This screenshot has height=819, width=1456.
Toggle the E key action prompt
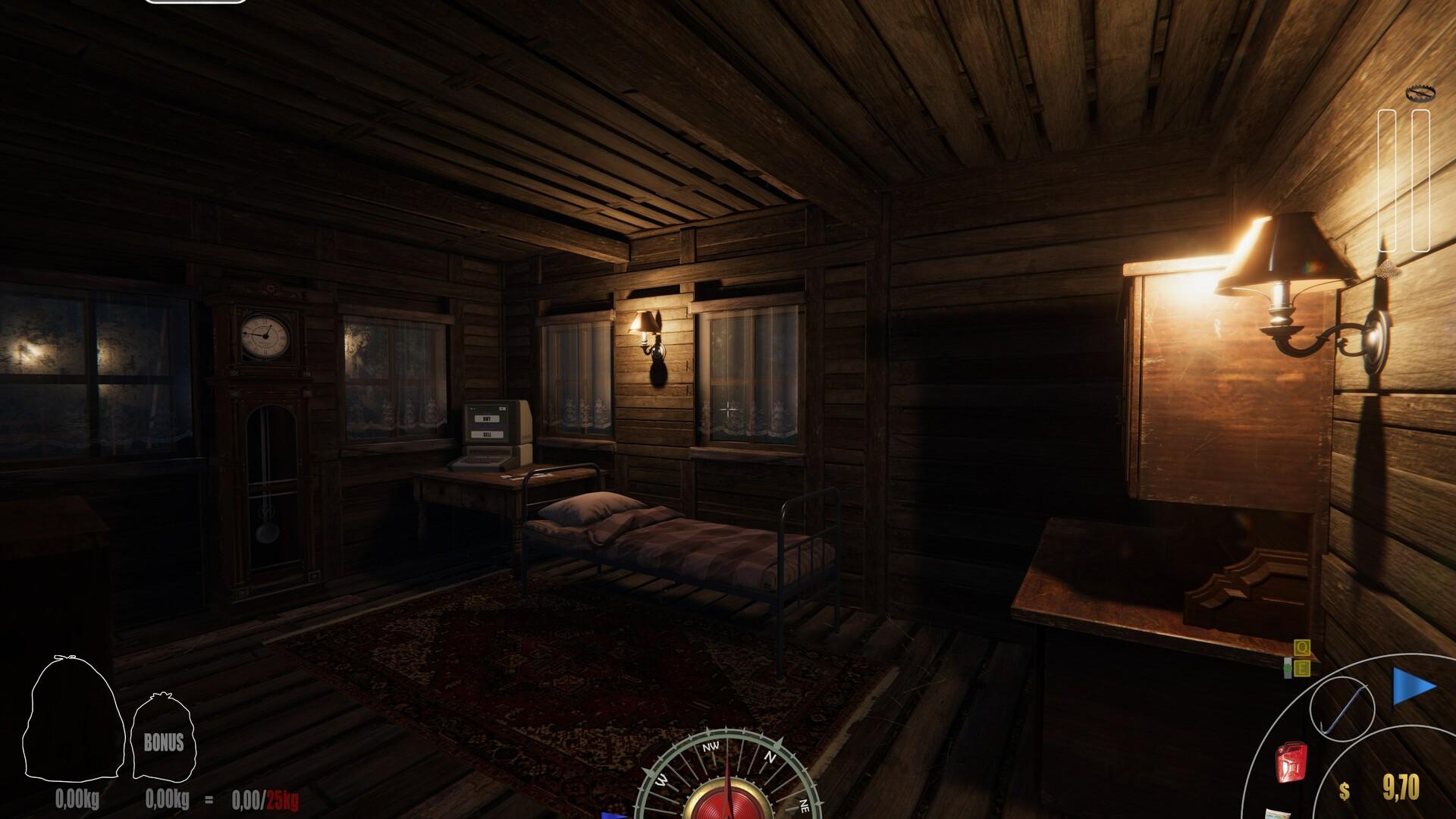pos(1301,668)
